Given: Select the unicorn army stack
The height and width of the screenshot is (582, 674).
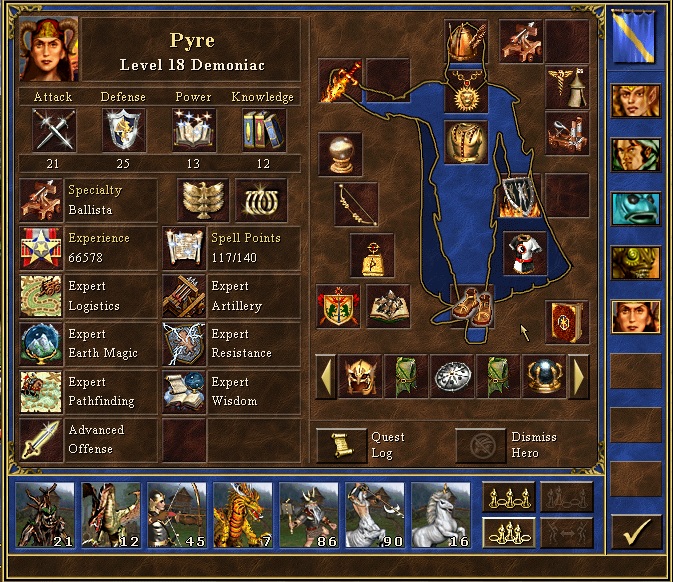Looking at the screenshot, I should coord(441,514).
